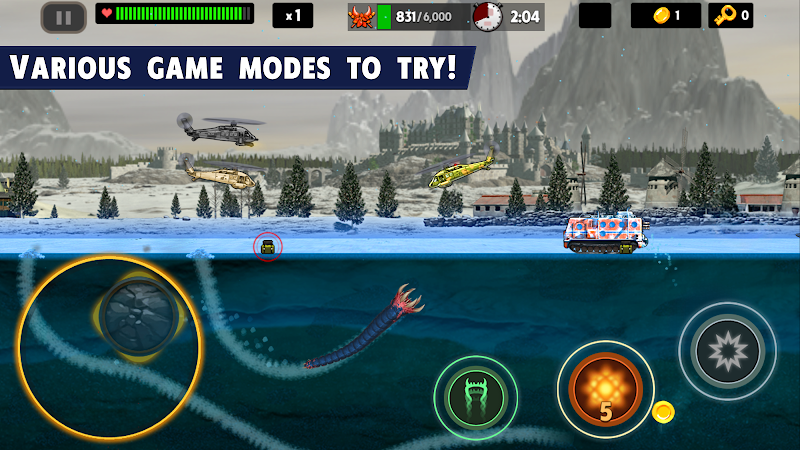Tap the gold coin beside the fireball button
This screenshot has height=450, width=800.
click(662, 411)
